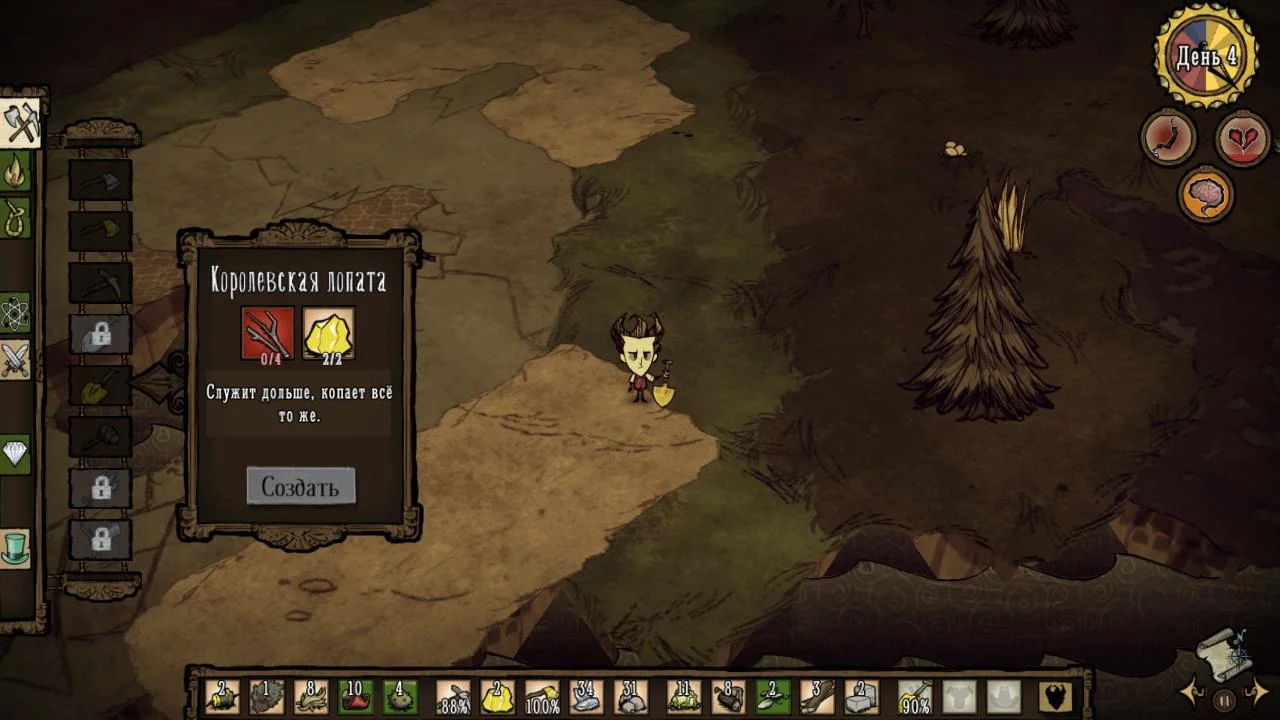
Task: Open the Fight crossed-swords tab
Action: tap(16, 360)
